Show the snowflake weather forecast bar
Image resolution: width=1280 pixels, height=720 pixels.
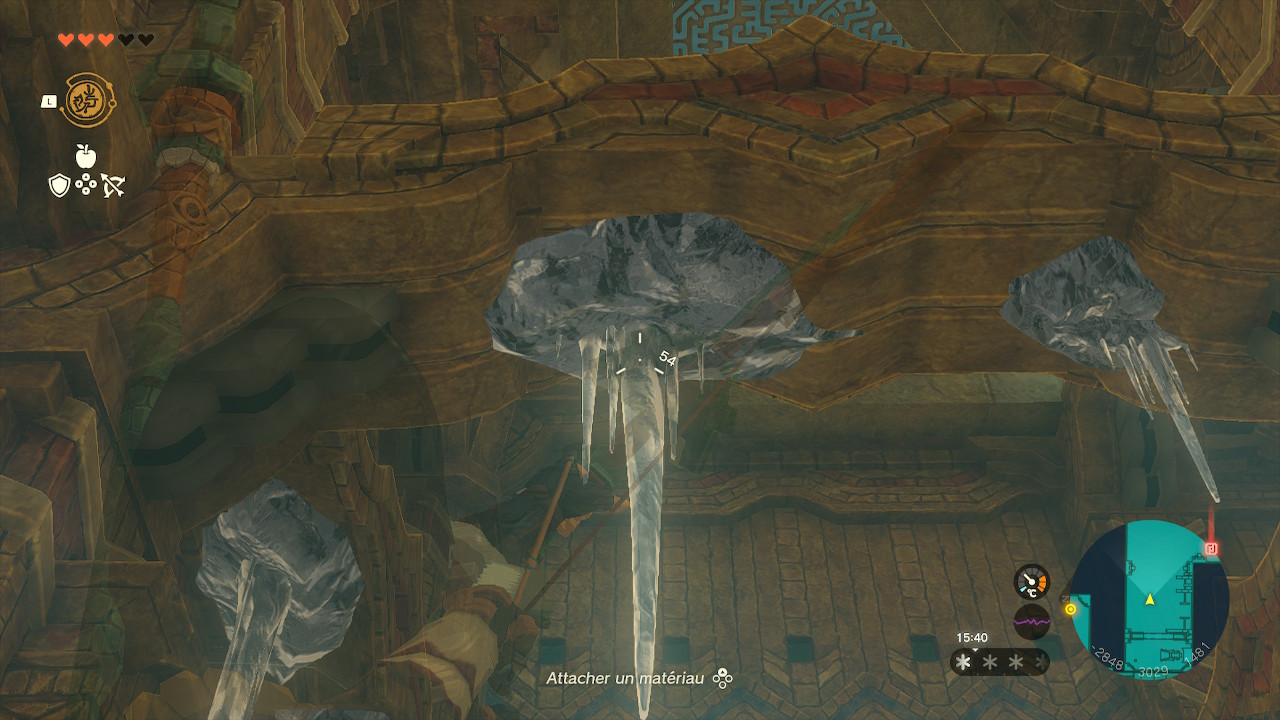click(x=999, y=662)
